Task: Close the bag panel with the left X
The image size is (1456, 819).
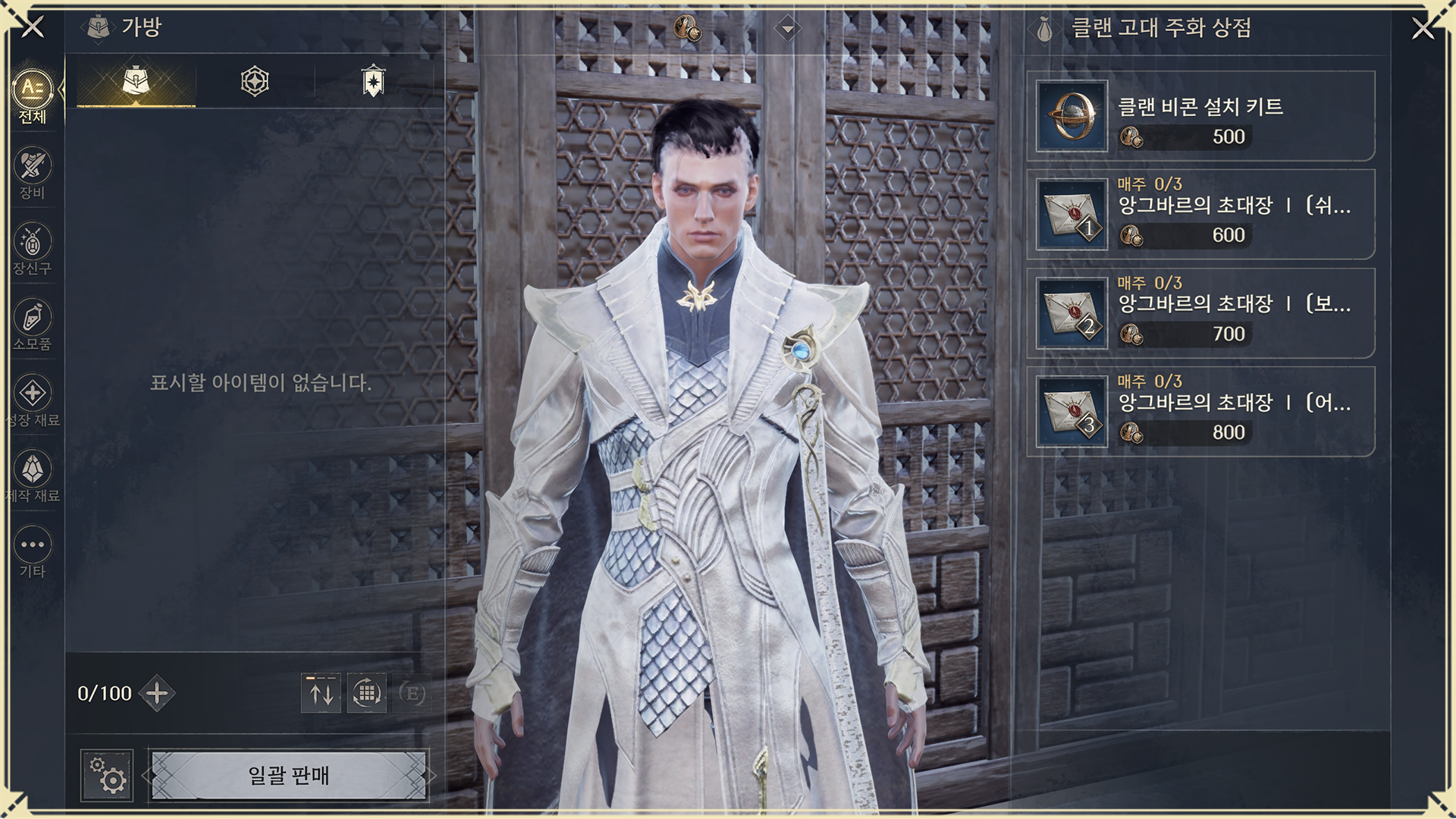Action: point(33,27)
